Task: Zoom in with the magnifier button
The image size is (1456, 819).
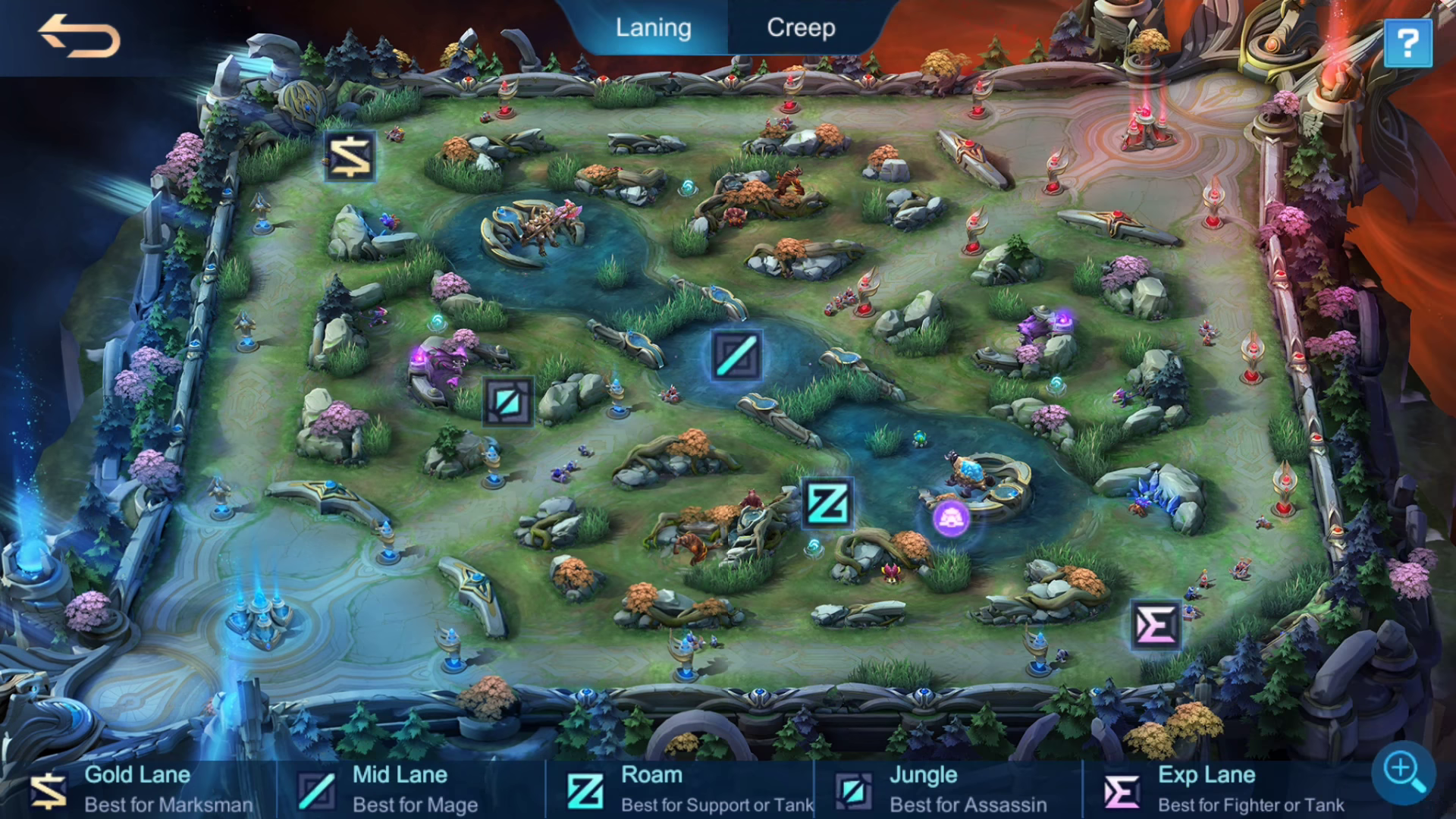Action: [x=1403, y=771]
